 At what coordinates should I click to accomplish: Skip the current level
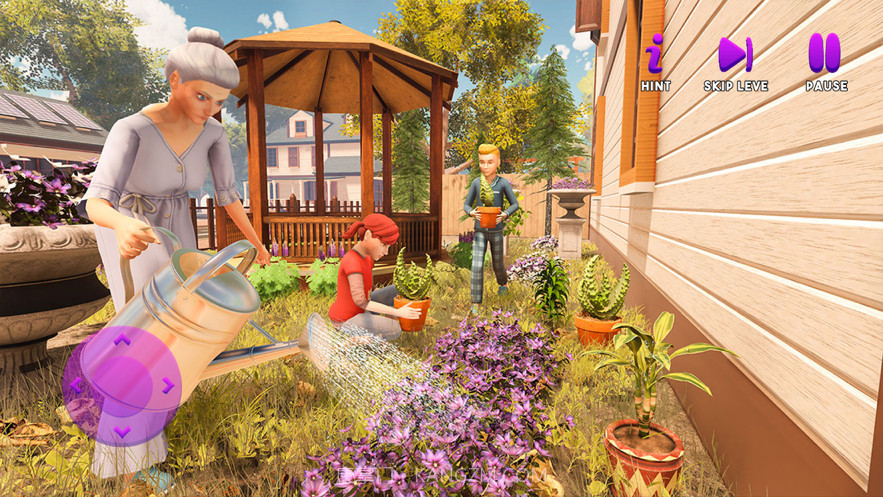(x=735, y=55)
